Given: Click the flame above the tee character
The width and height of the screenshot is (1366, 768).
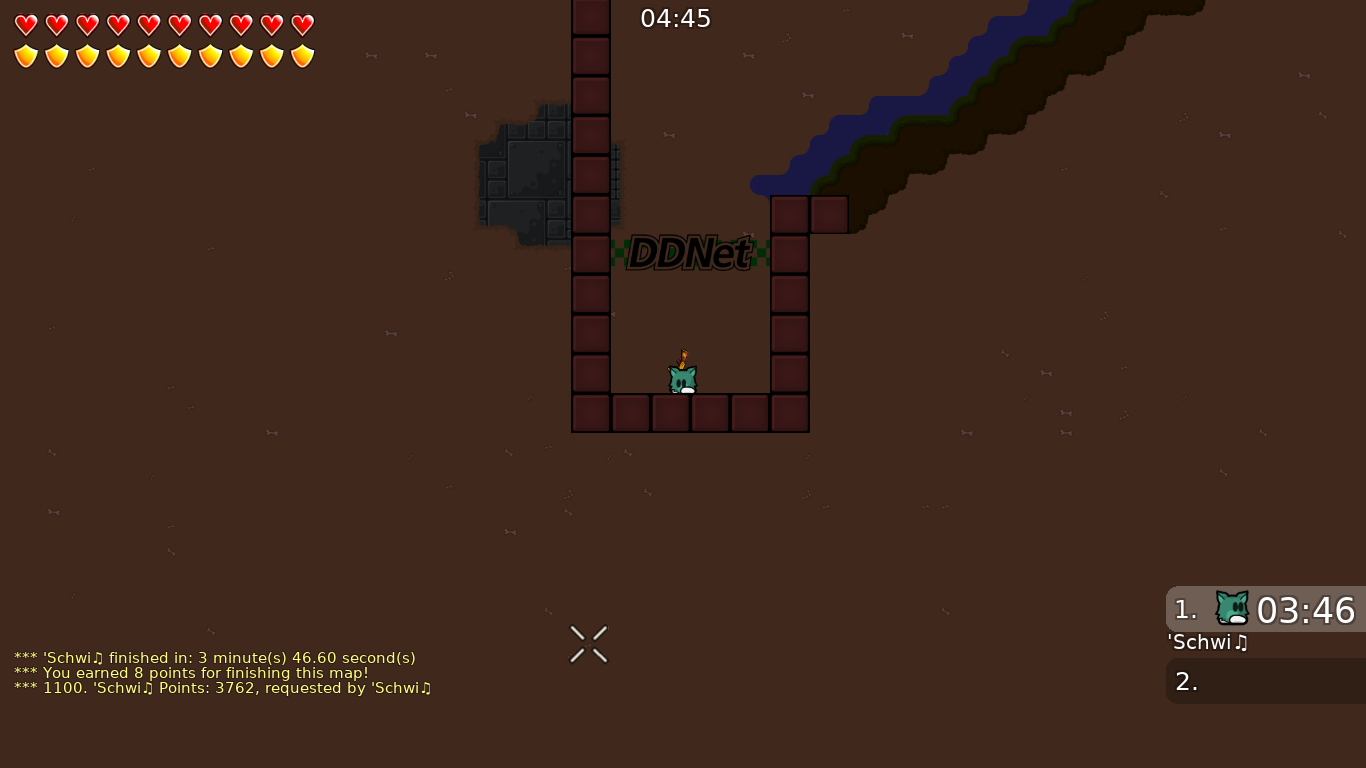Looking at the screenshot, I should pyautogui.click(x=681, y=357).
